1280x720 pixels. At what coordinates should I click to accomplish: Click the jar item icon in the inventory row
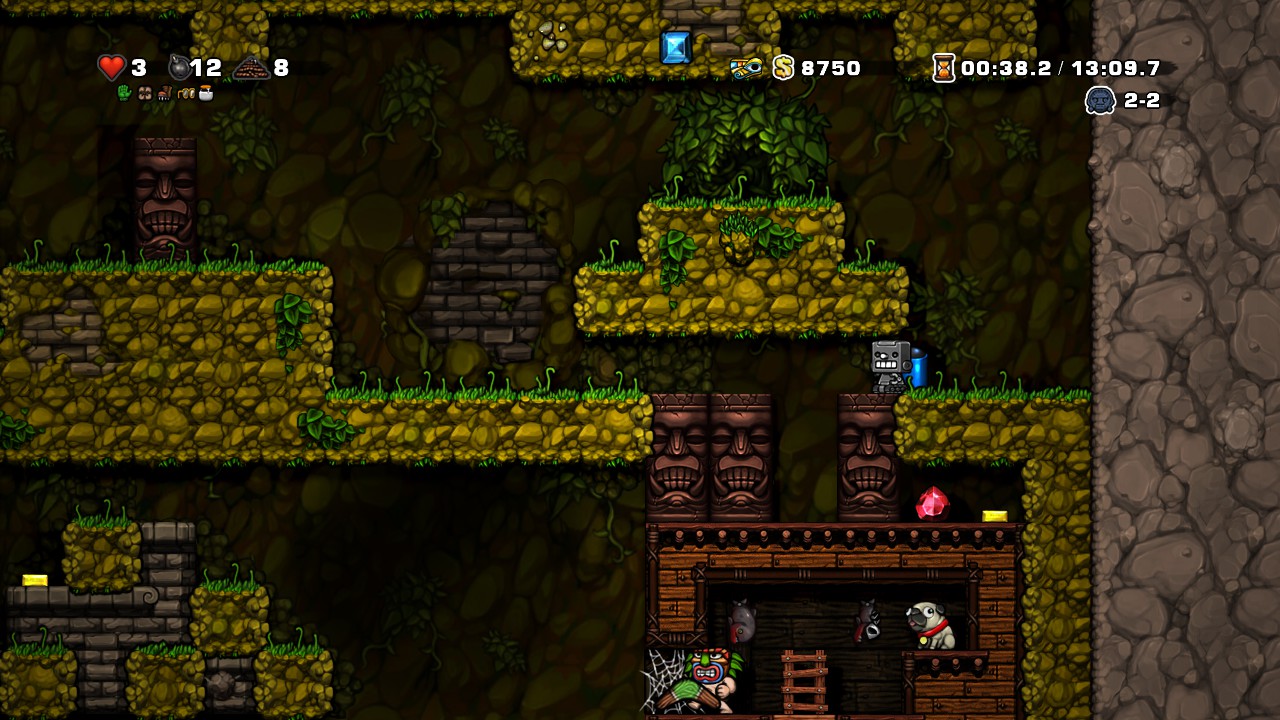pyautogui.click(x=206, y=93)
